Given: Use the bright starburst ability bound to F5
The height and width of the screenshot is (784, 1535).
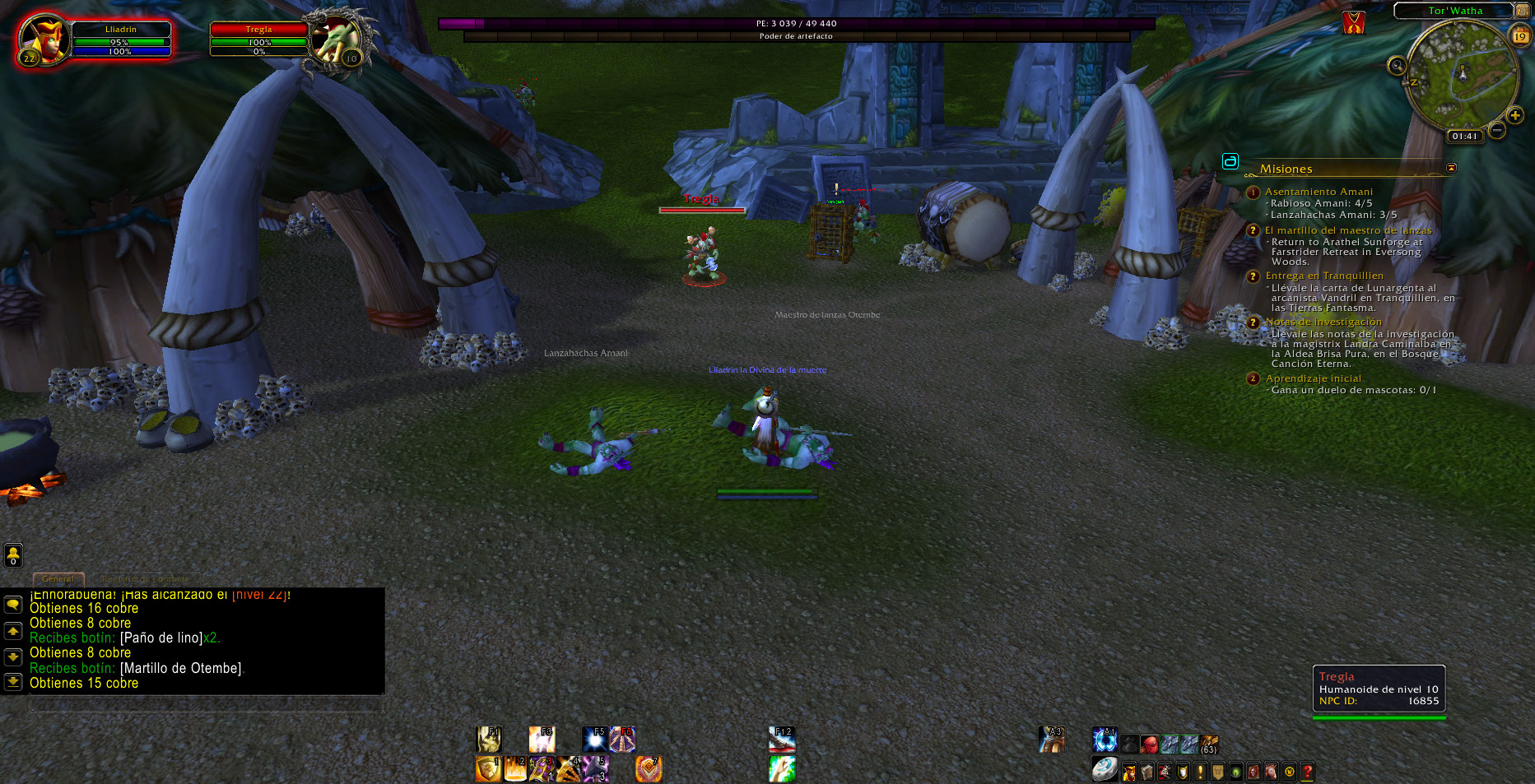Looking at the screenshot, I should coord(594,739).
